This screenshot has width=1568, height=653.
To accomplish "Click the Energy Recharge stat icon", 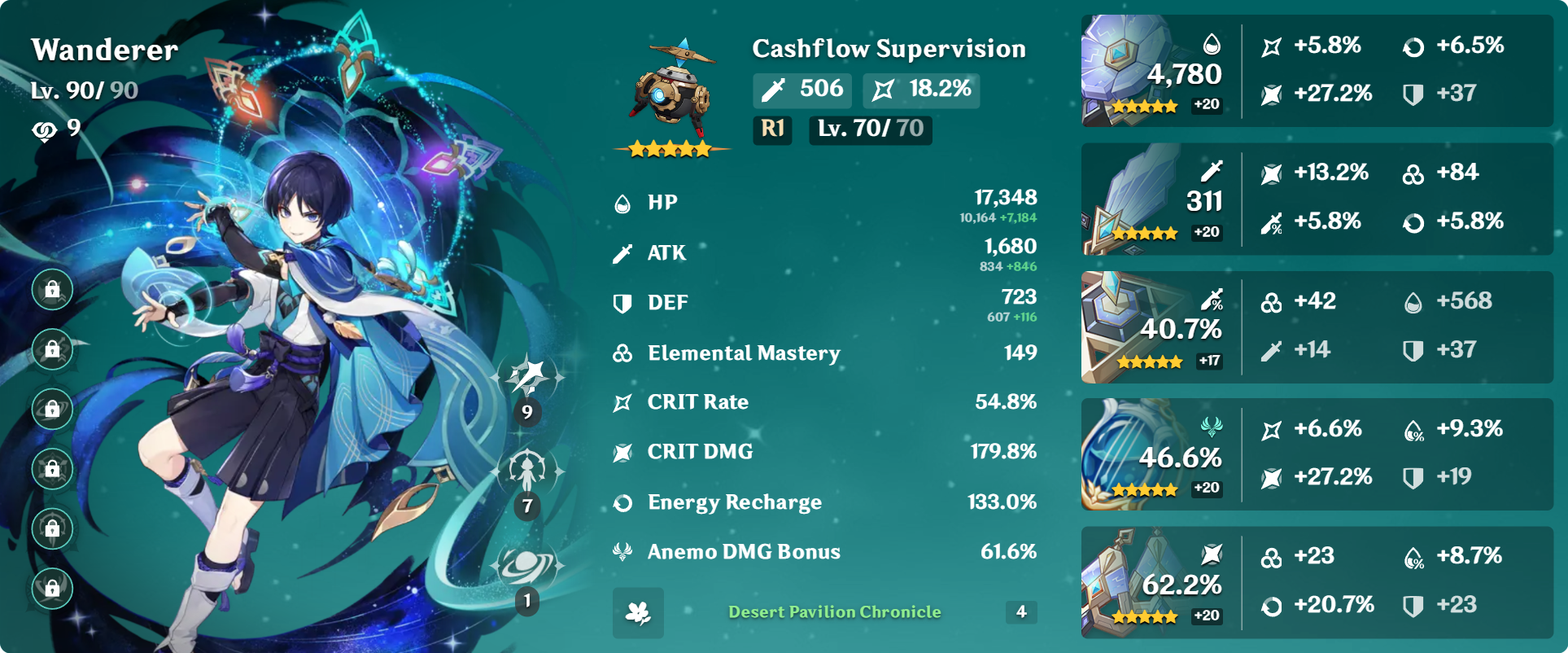I will (x=622, y=502).
